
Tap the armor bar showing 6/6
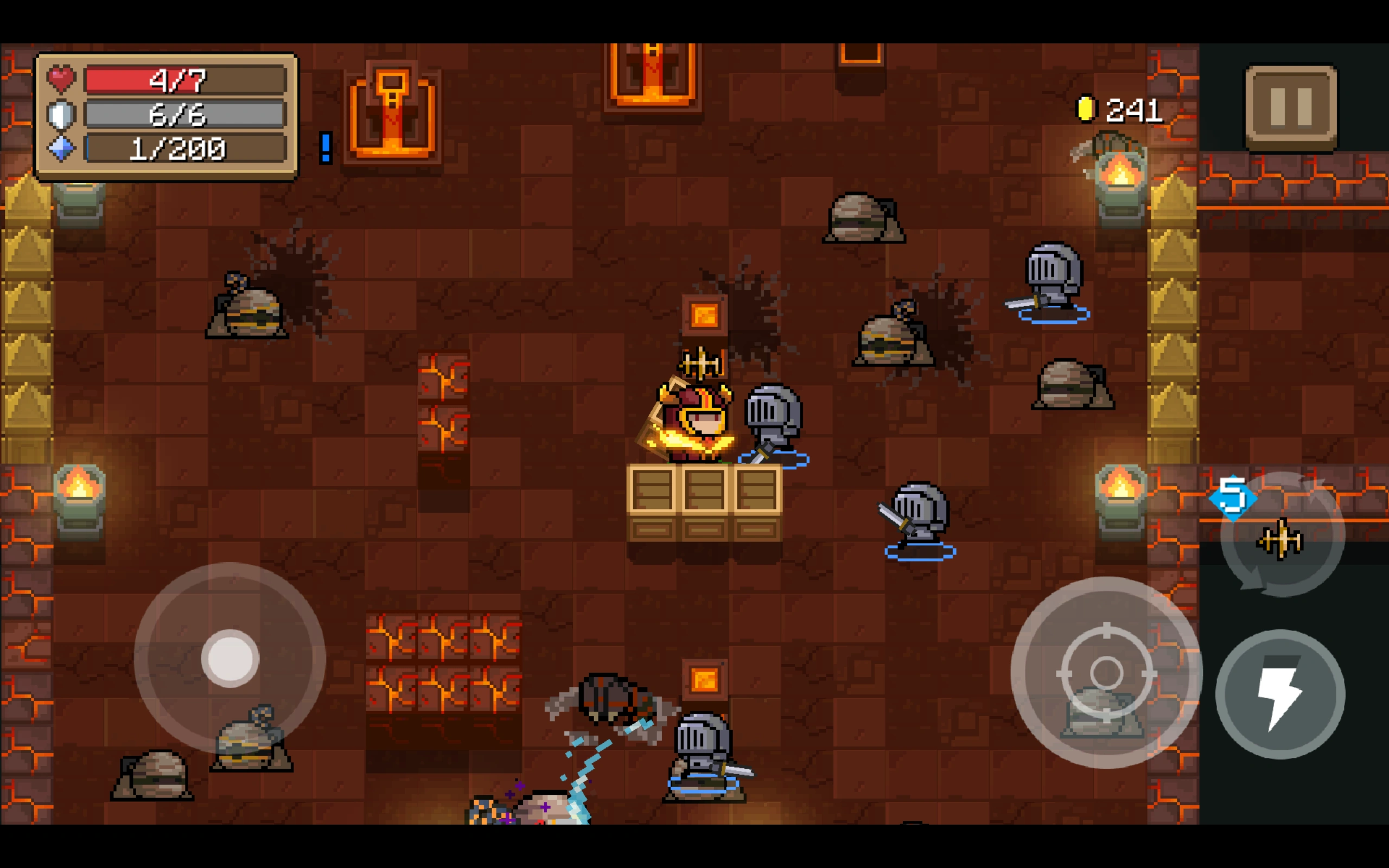(184, 114)
